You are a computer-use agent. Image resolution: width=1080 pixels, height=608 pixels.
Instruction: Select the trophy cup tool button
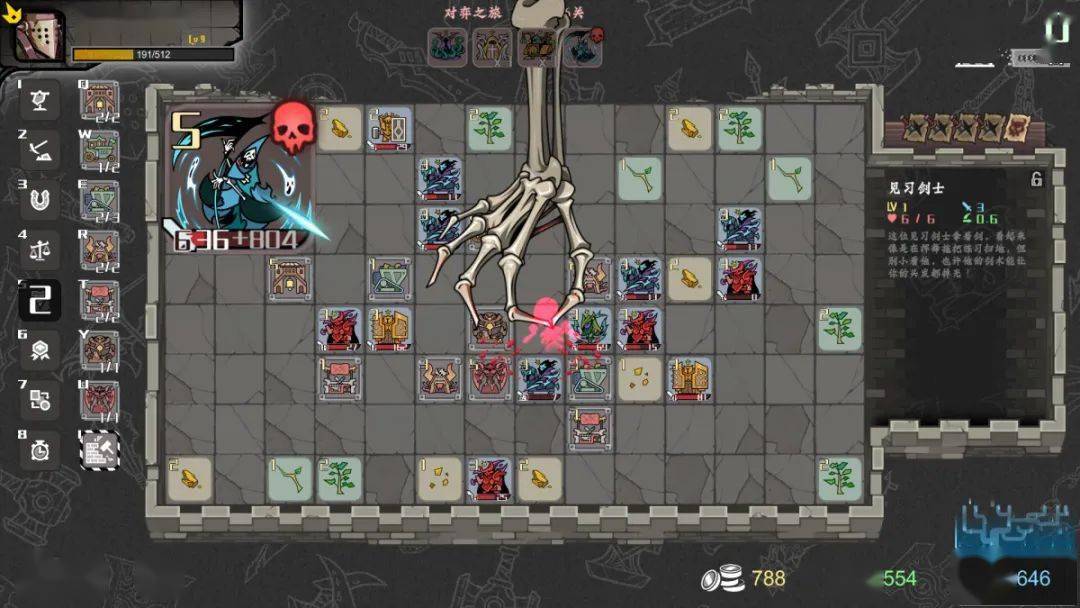pyautogui.click(x=40, y=100)
